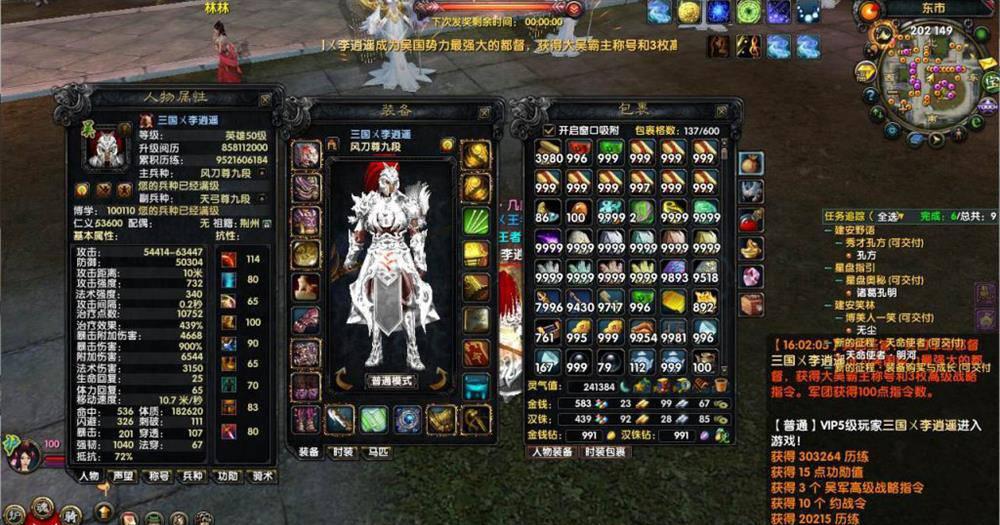Screen dimensions: 1000x525
Task: Open the 时装包裹 fashion bag tab
Action: (606, 452)
